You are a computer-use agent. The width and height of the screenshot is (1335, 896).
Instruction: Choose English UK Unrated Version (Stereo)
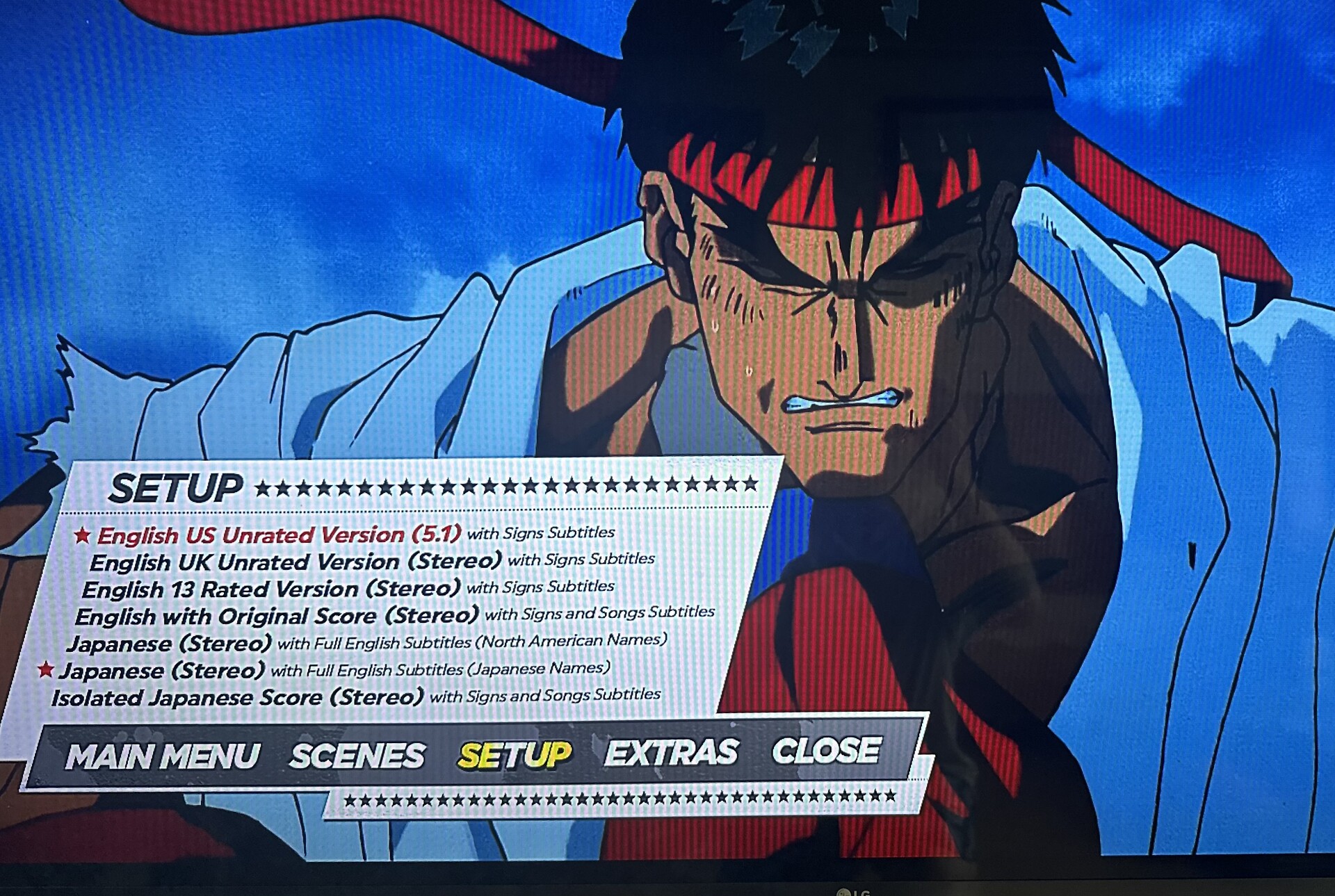(x=296, y=562)
